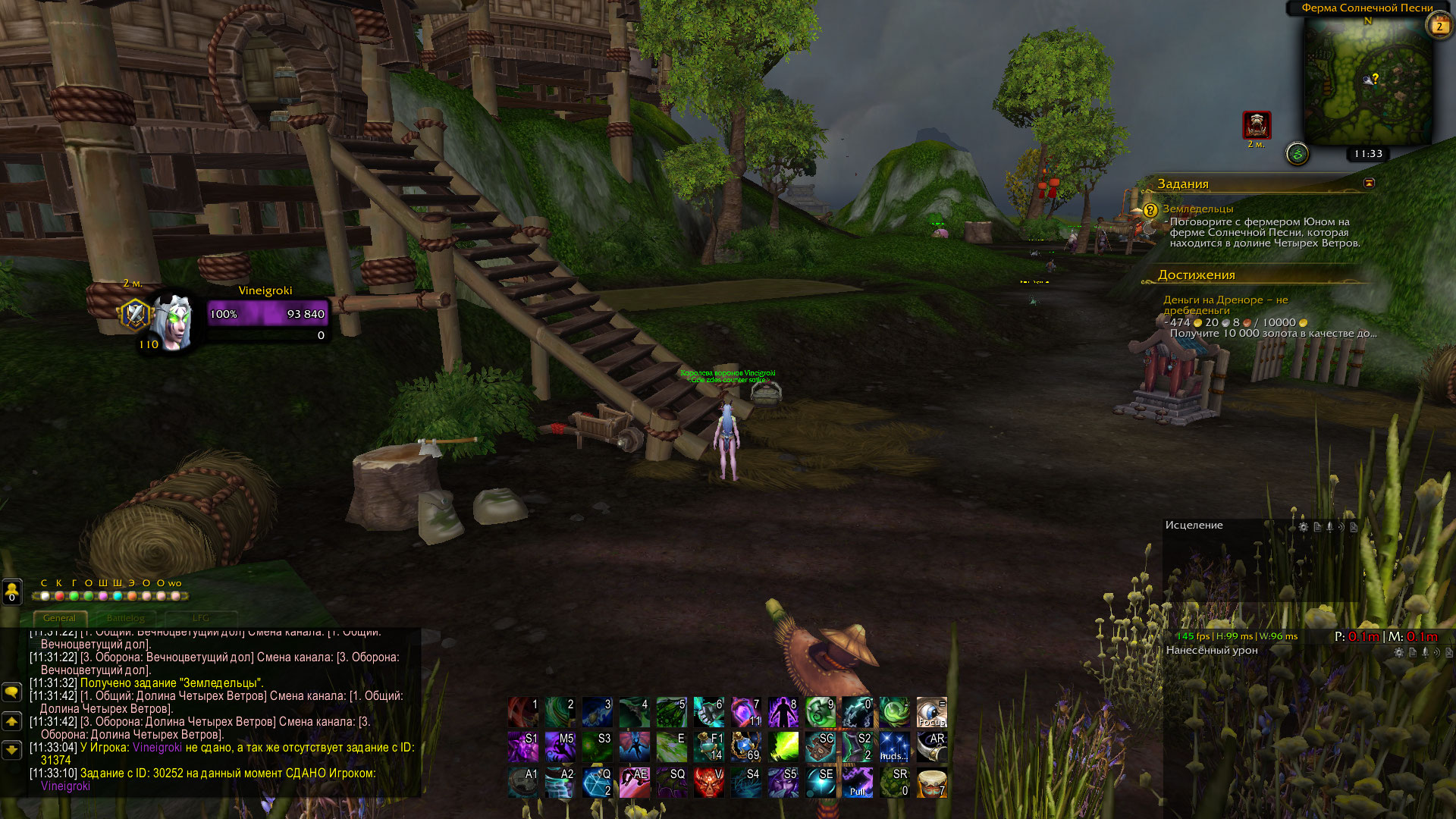Use the blue potion with 69 charges

click(745, 747)
